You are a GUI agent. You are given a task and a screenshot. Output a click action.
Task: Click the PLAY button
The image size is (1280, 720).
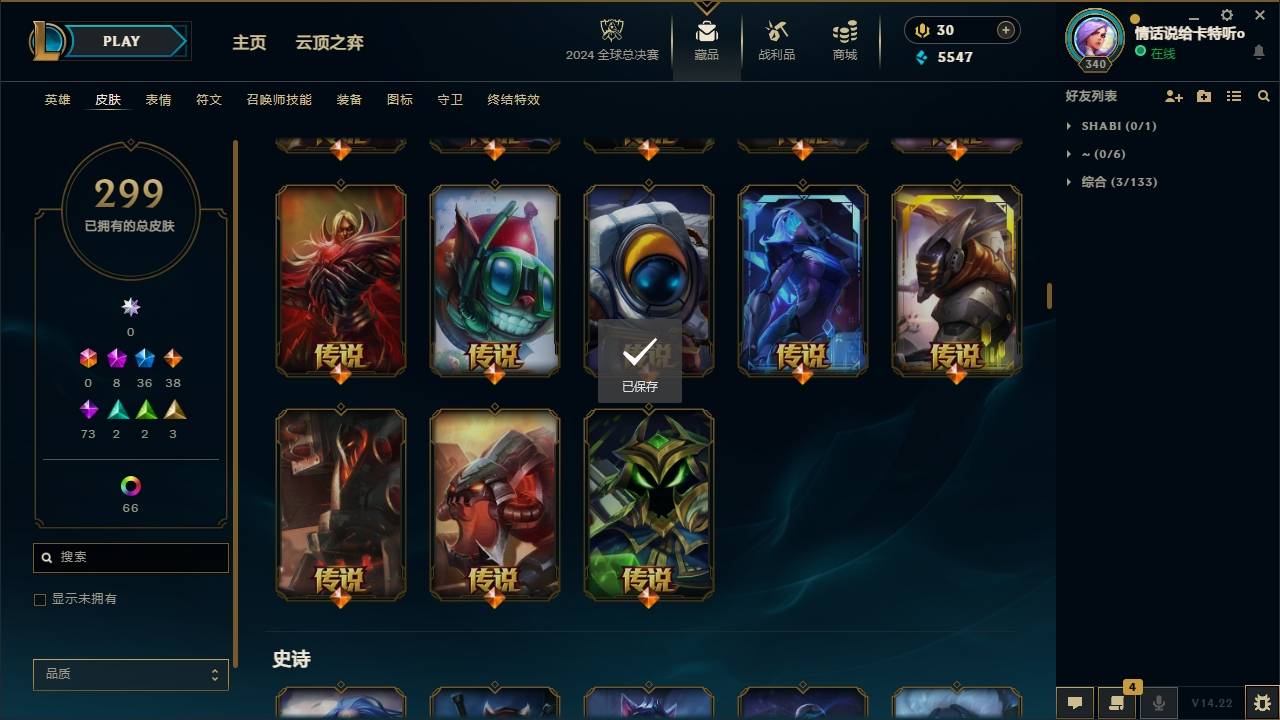[120, 41]
